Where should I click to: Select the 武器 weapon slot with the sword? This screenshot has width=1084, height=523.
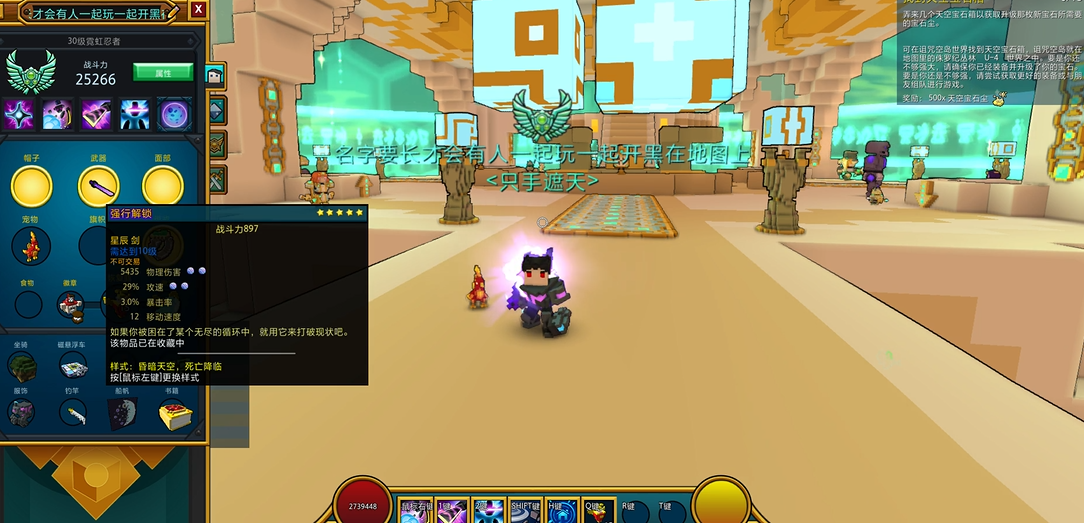(x=98, y=186)
